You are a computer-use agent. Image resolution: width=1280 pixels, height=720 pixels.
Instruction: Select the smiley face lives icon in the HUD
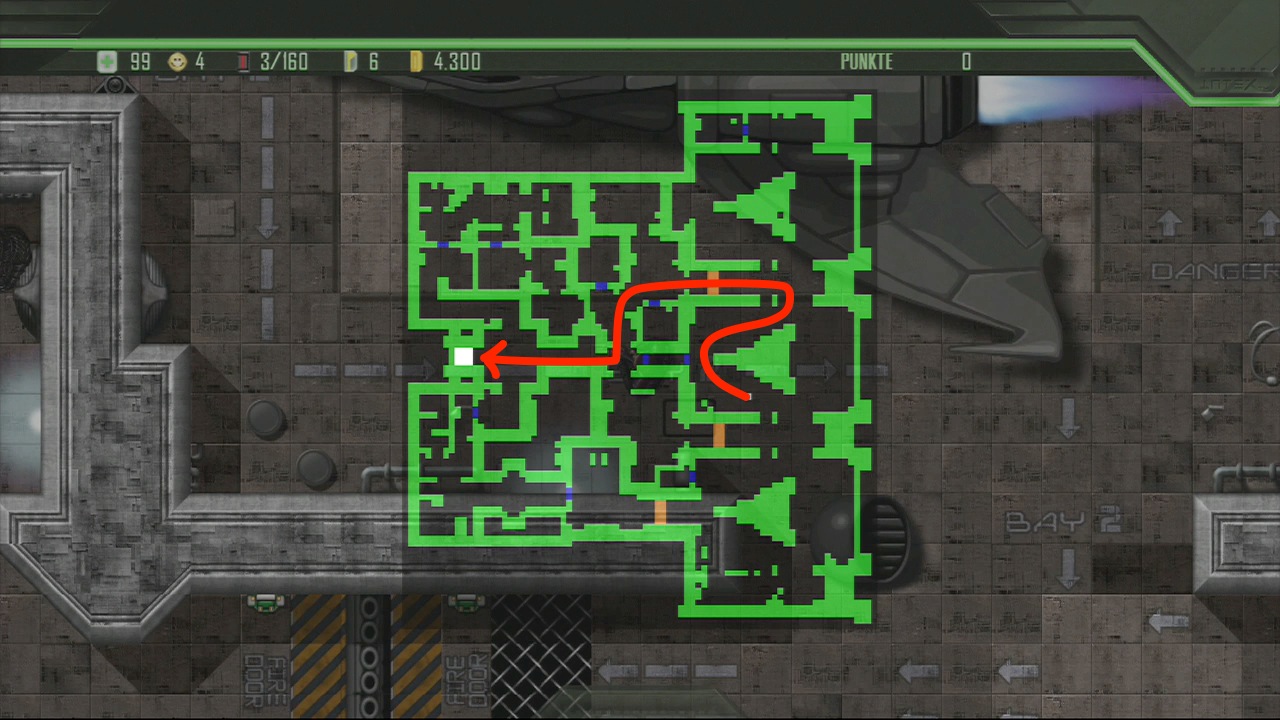click(x=176, y=61)
